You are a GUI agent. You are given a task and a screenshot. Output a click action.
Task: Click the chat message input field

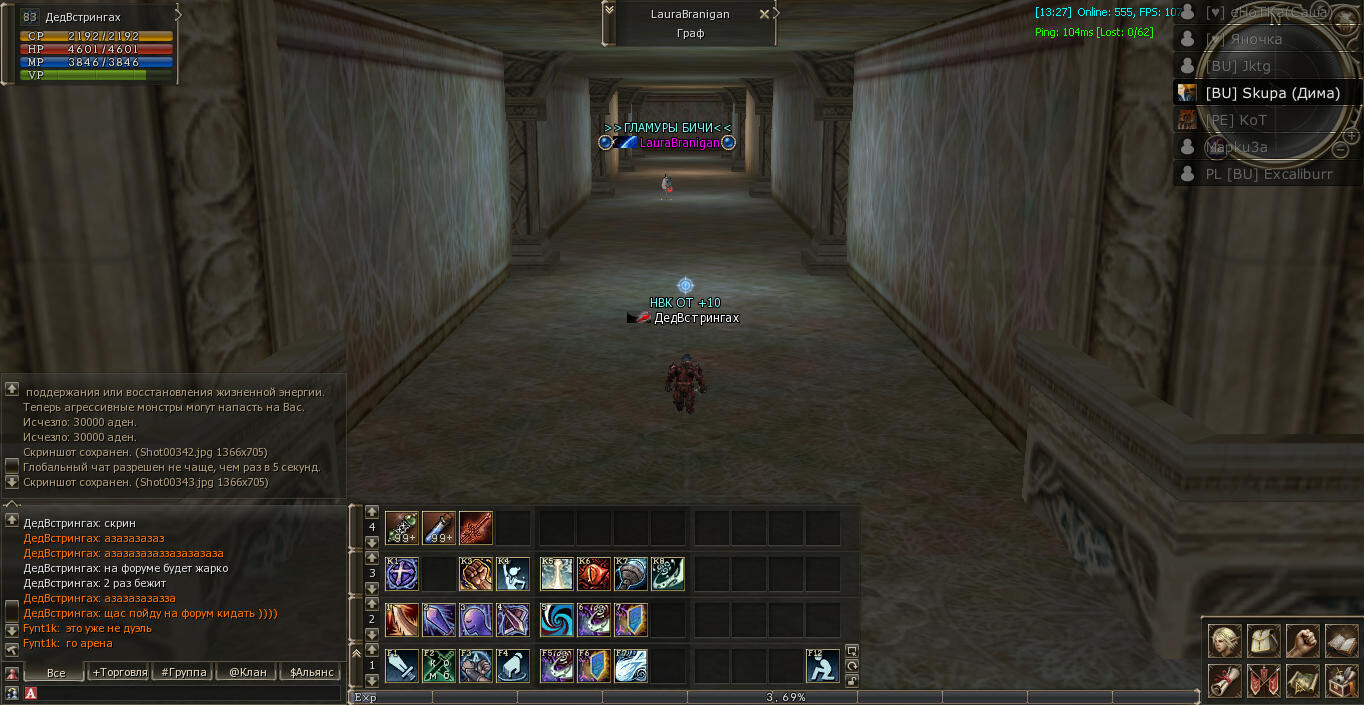(185, 692)
